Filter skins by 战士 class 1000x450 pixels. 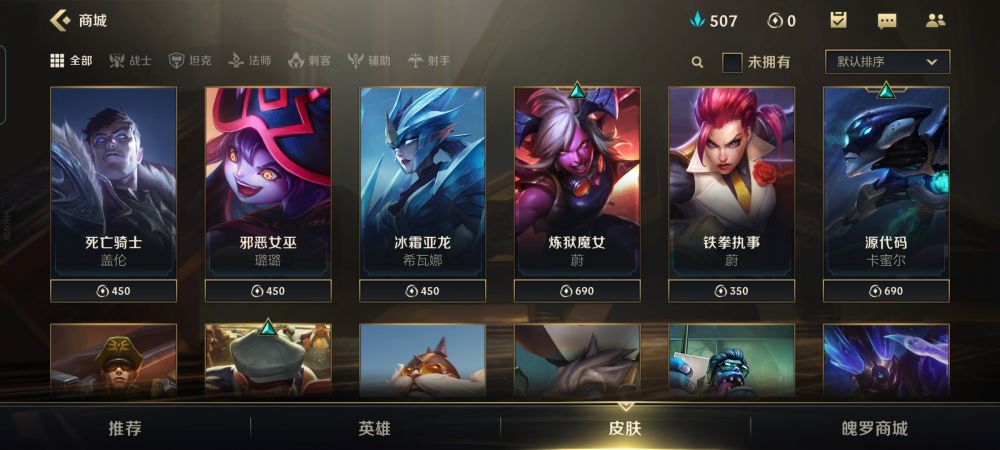click(x=131, y=61)
